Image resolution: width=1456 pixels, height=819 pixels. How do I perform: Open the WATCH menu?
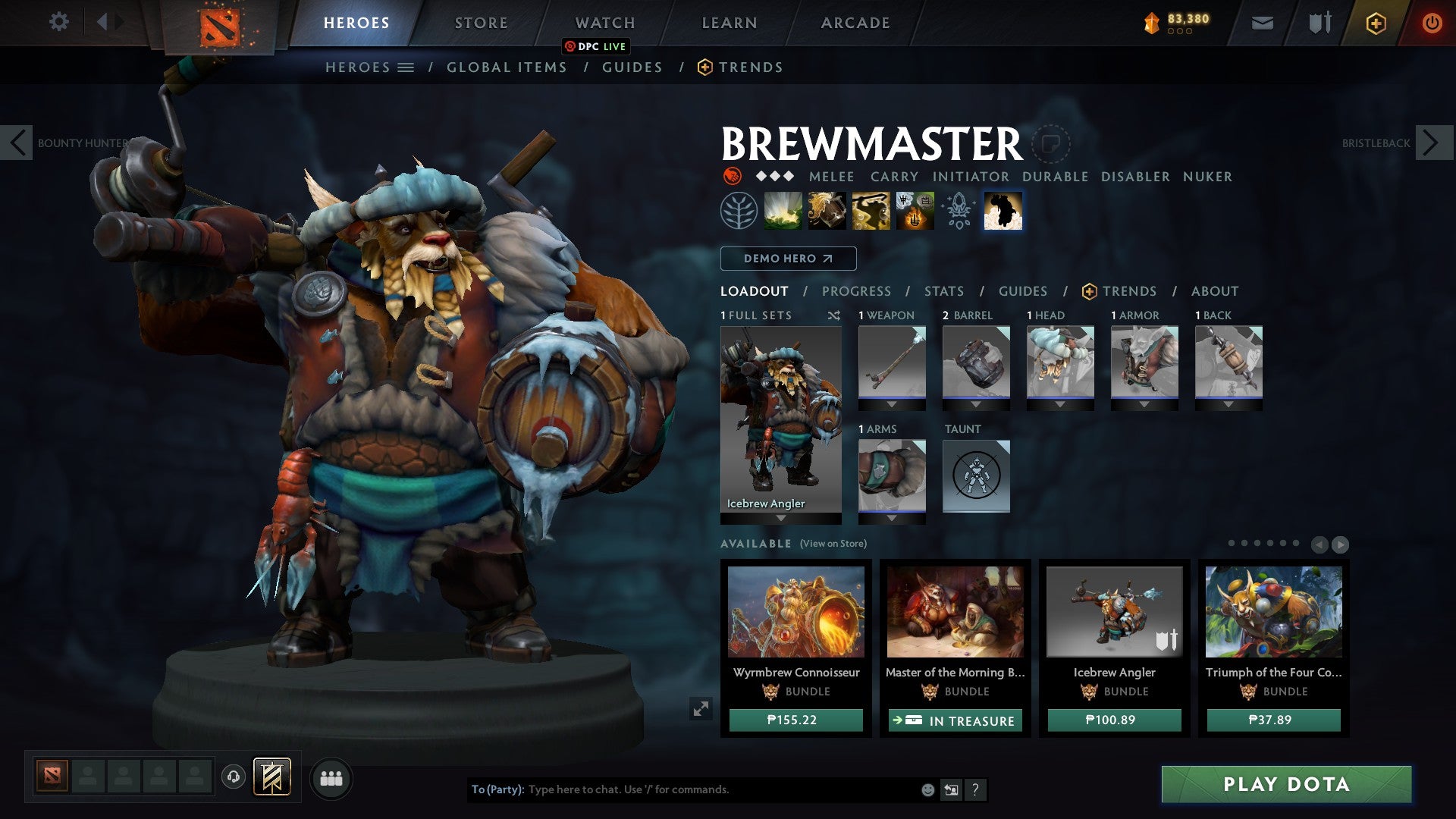604,23
